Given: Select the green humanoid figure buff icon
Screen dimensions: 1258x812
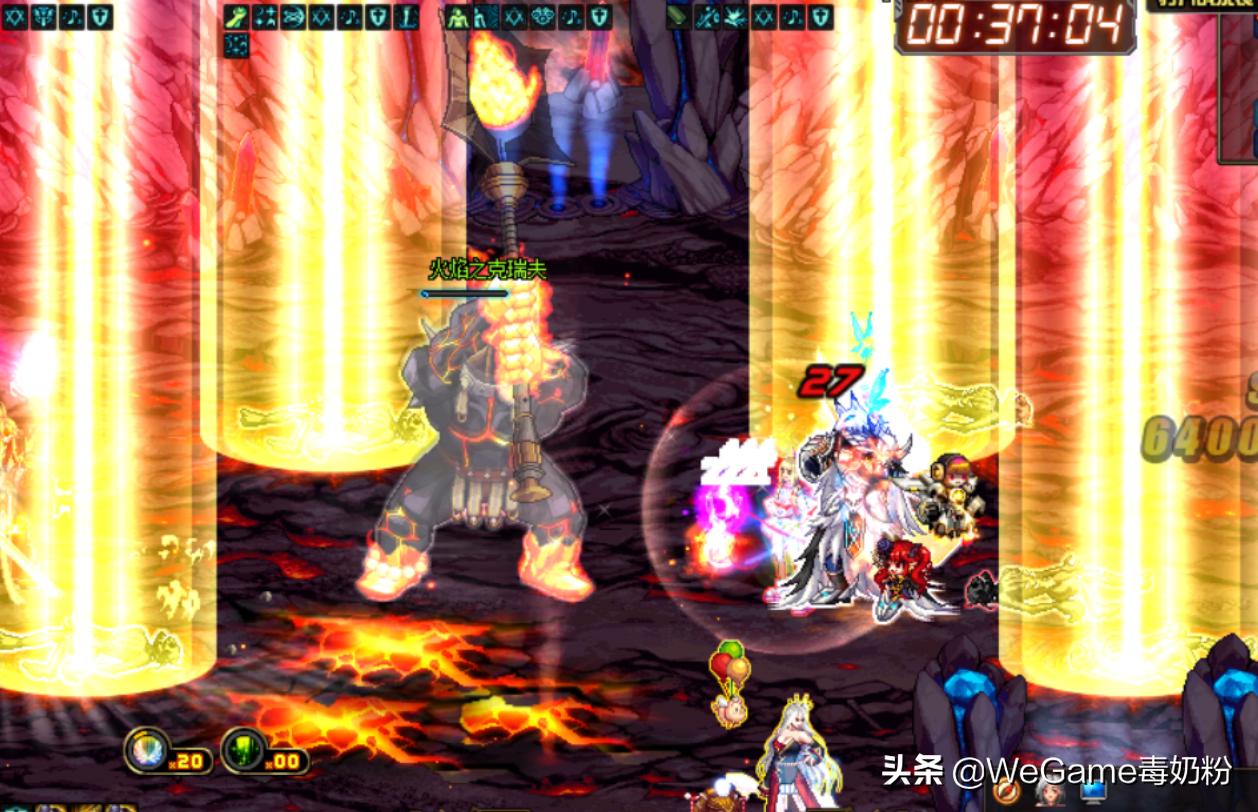Looking at the screenshot, I should tap(457, 17).
